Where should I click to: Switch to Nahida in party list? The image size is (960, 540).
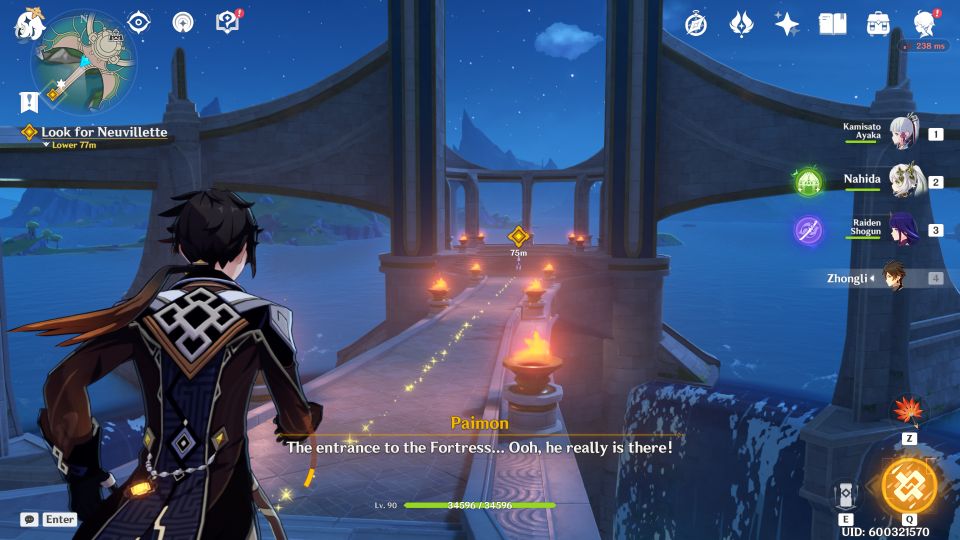[905, 182]
